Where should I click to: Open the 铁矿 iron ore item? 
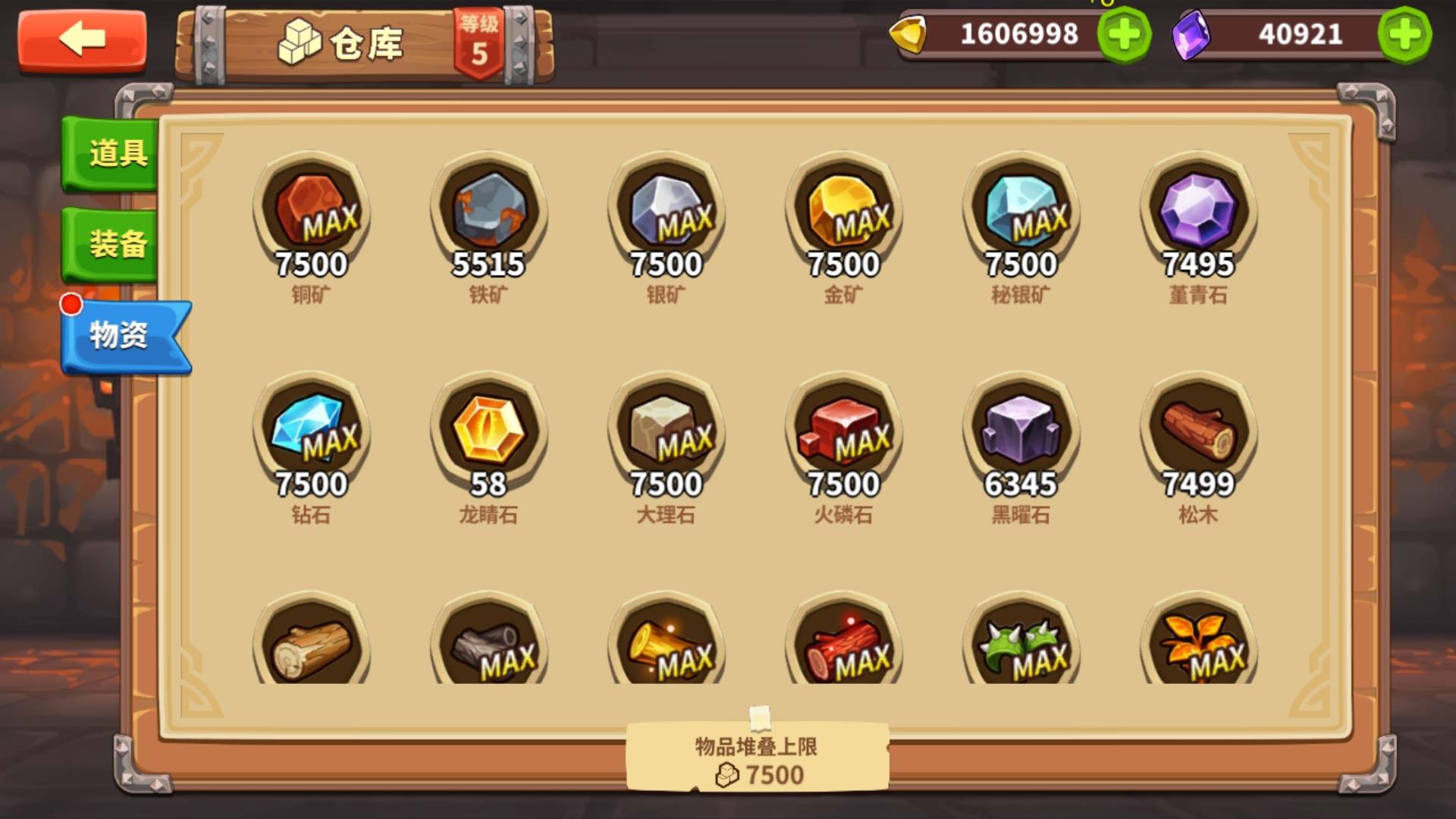point(490,212)
